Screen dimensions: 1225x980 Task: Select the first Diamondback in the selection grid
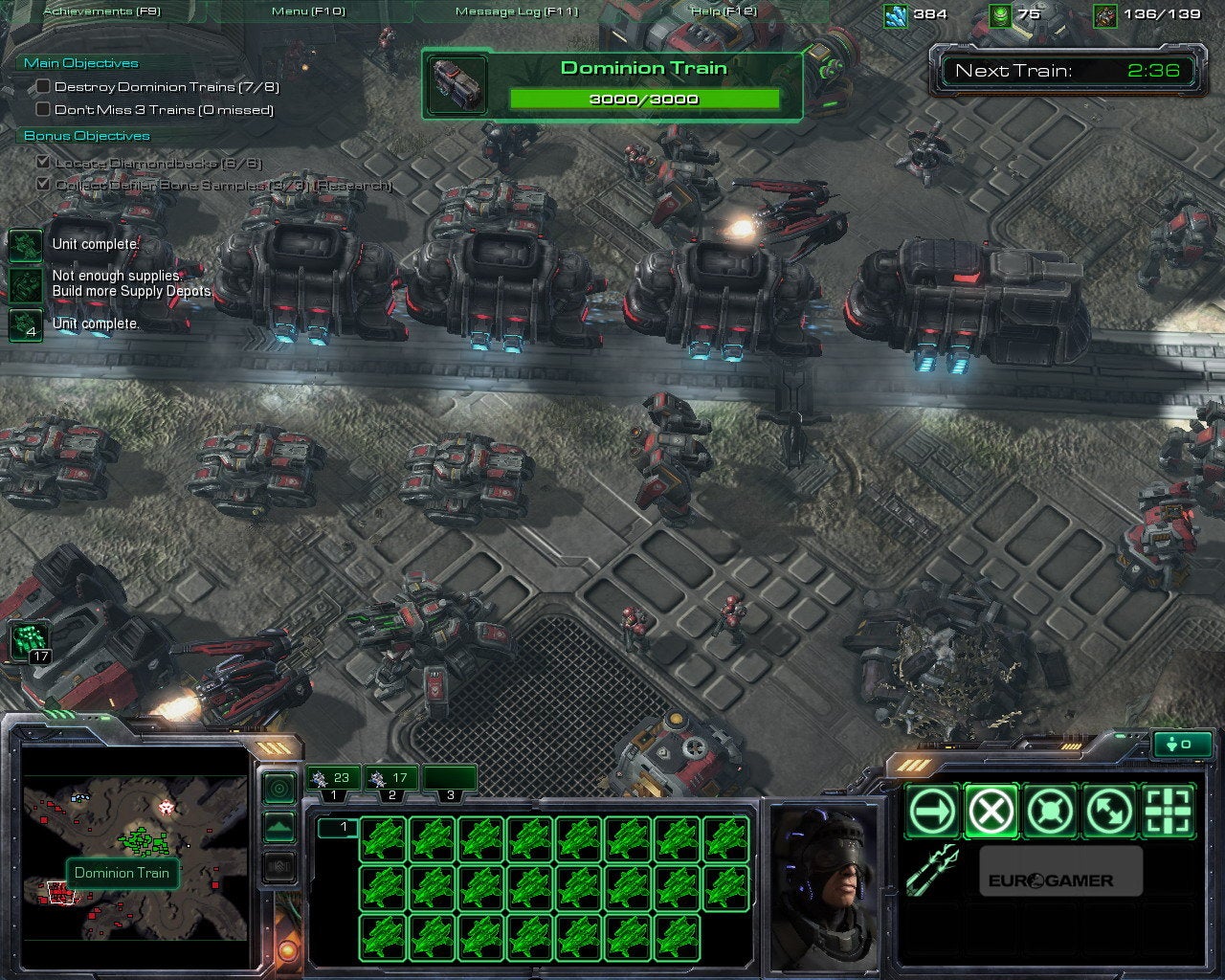coord(383,839)
